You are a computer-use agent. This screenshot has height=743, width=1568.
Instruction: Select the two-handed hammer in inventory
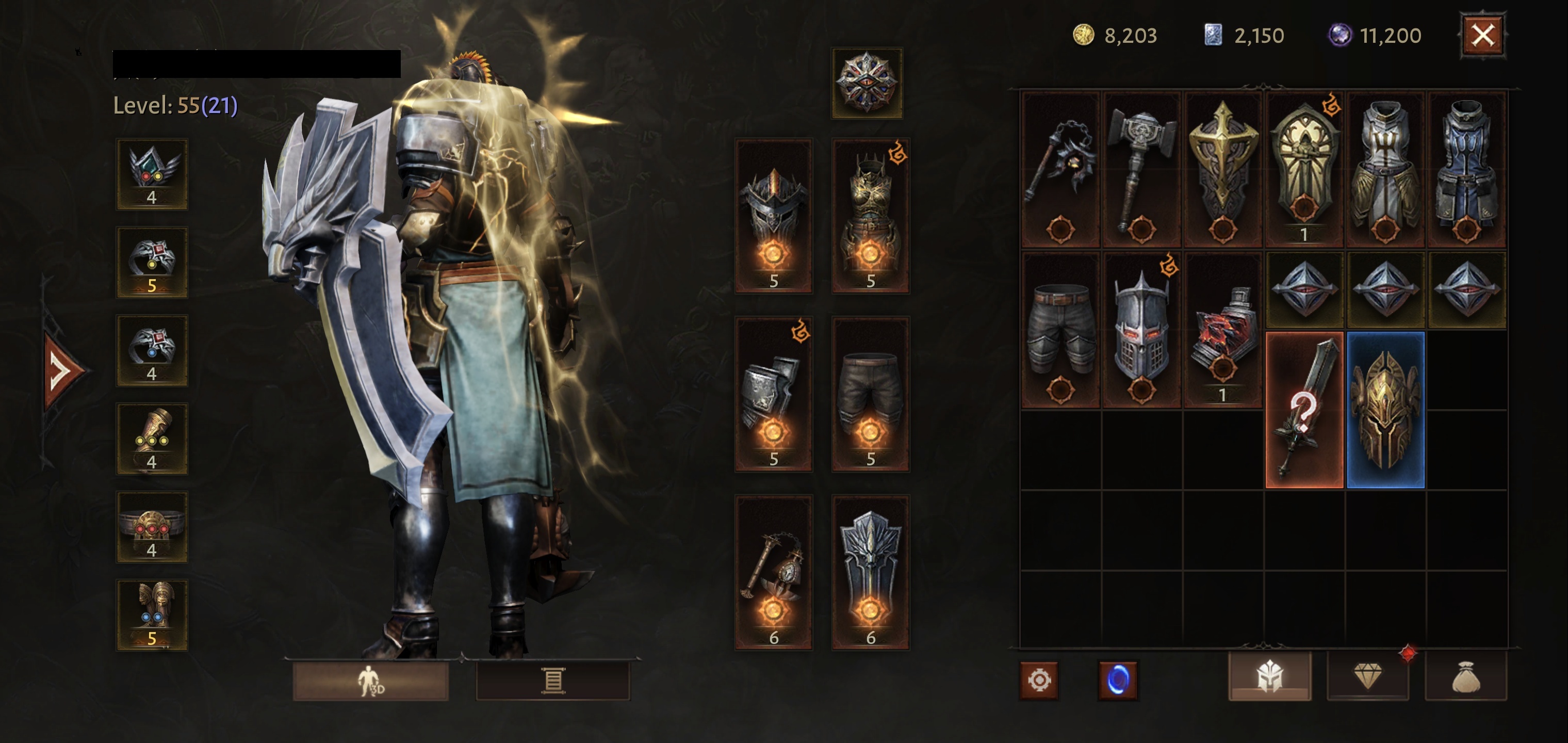[x=1141, y=169]
